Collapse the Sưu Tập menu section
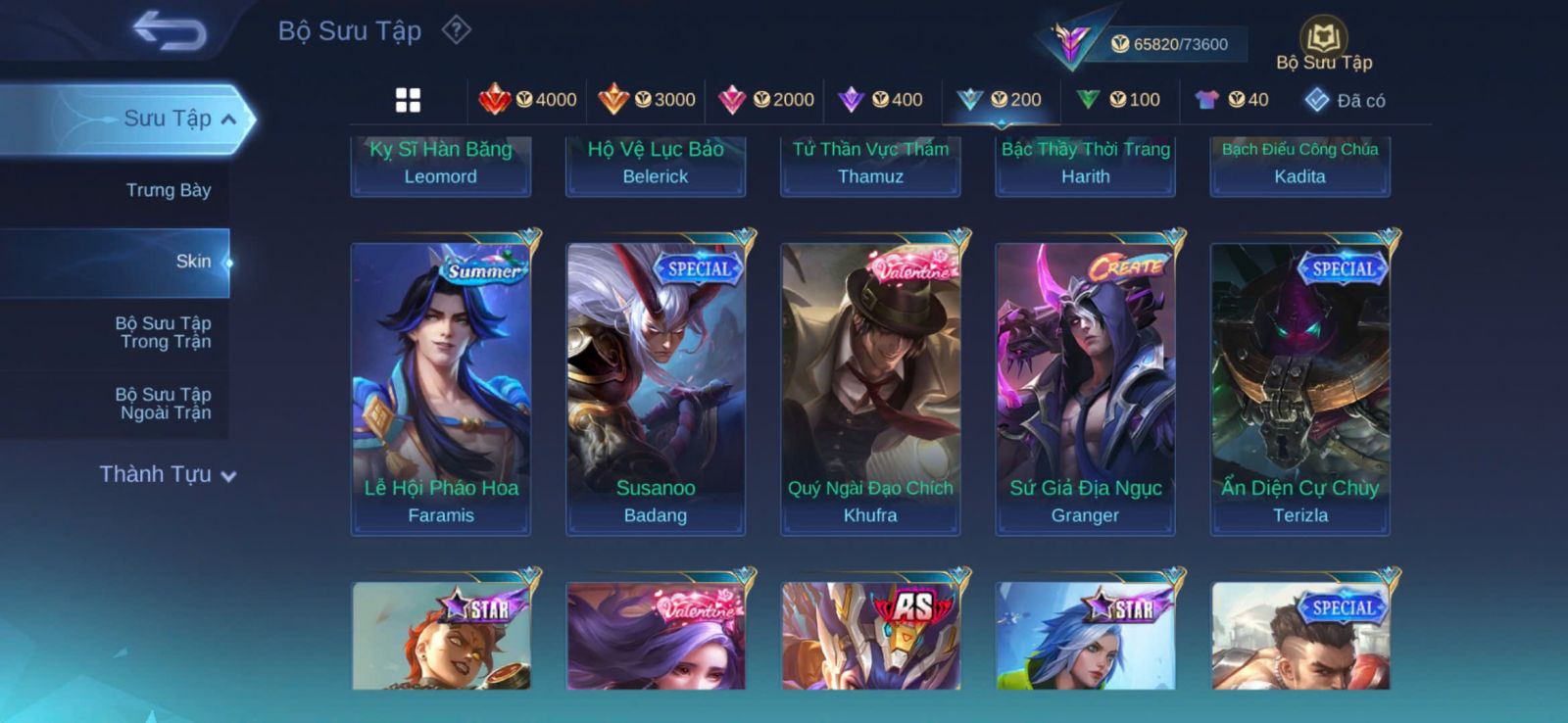The image size is (1568, 723). 228,120
